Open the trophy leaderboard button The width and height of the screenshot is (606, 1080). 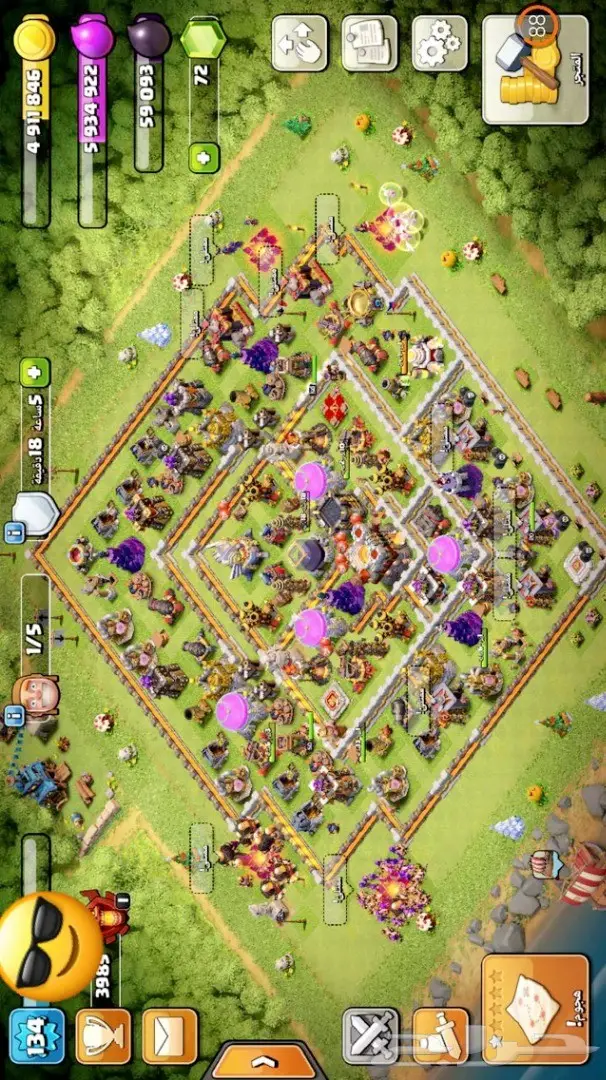click(x=103, y=1036)
